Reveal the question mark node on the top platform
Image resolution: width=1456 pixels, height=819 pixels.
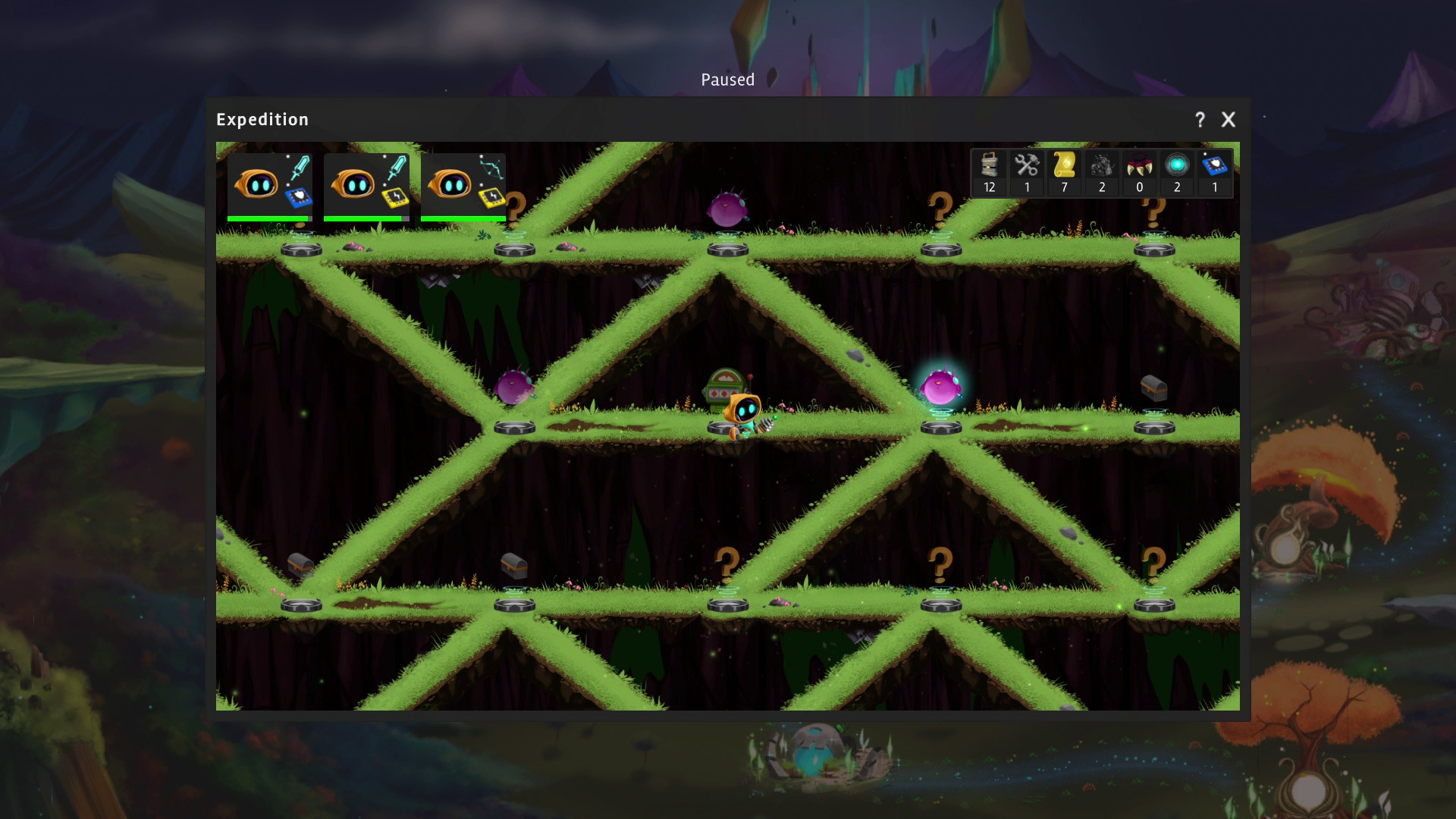(x=939, y=207)
